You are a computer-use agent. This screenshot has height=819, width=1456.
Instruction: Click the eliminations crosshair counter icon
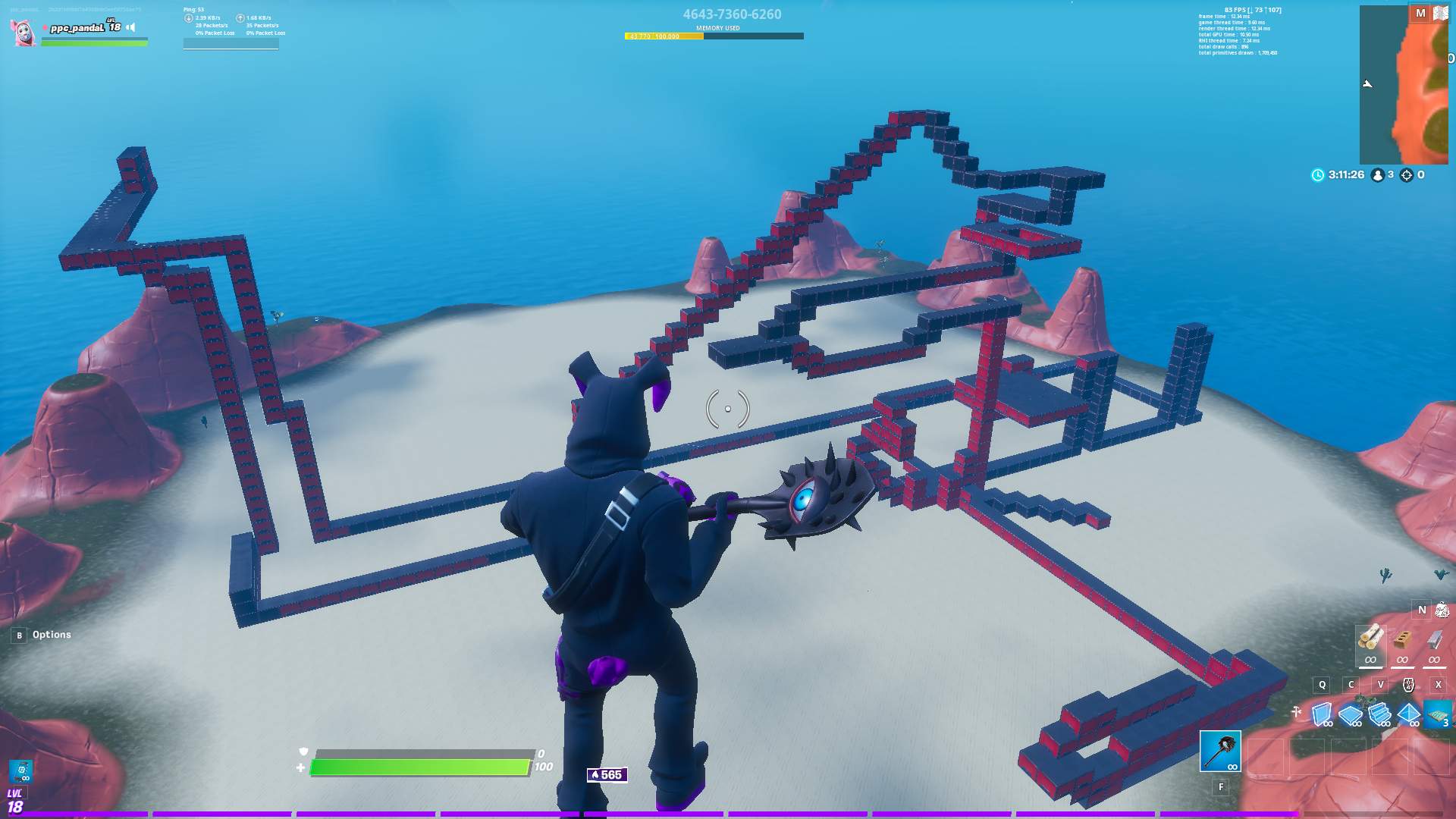[1407, 174]
